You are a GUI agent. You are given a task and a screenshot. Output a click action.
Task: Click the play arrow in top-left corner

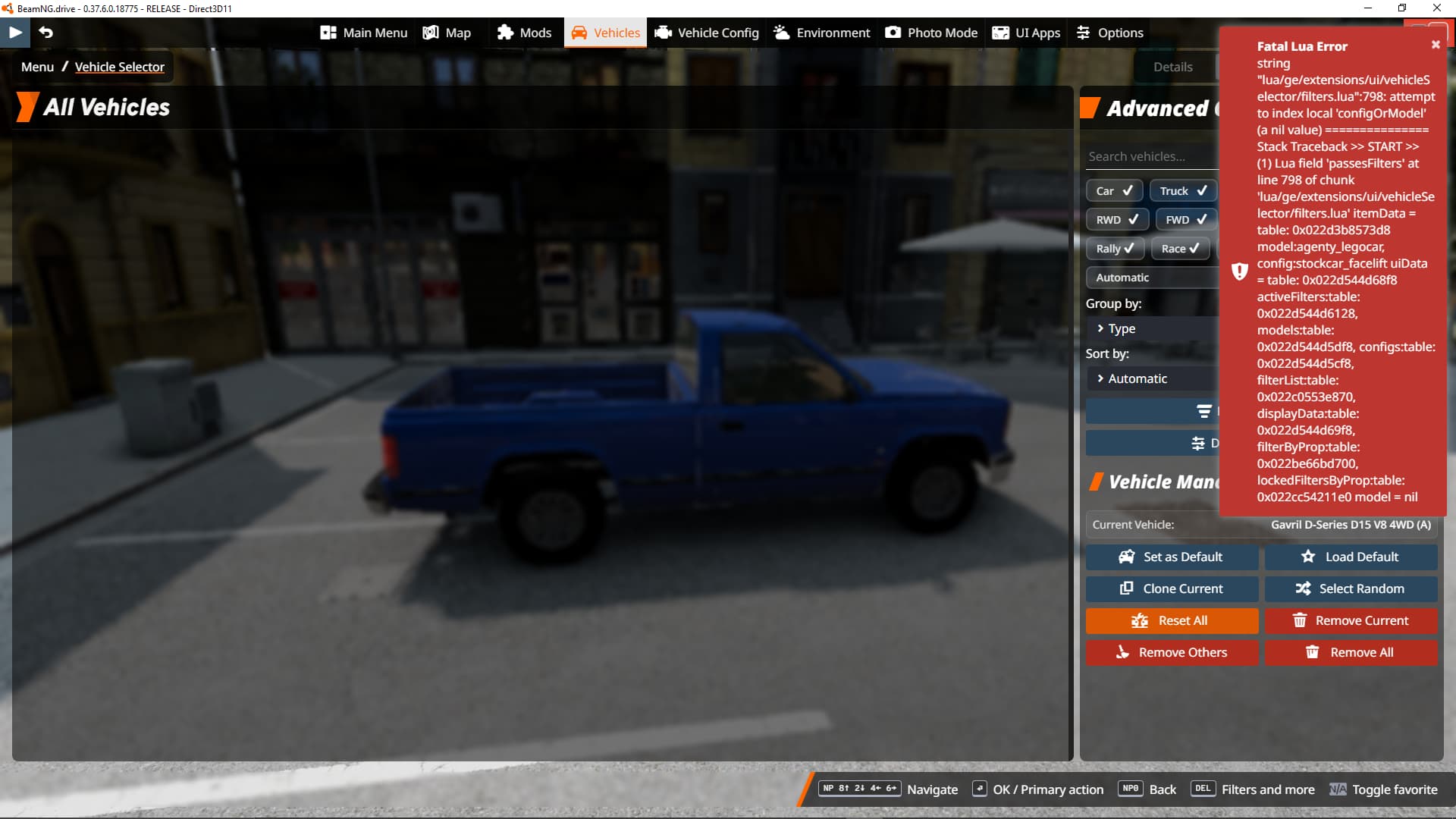15,32
